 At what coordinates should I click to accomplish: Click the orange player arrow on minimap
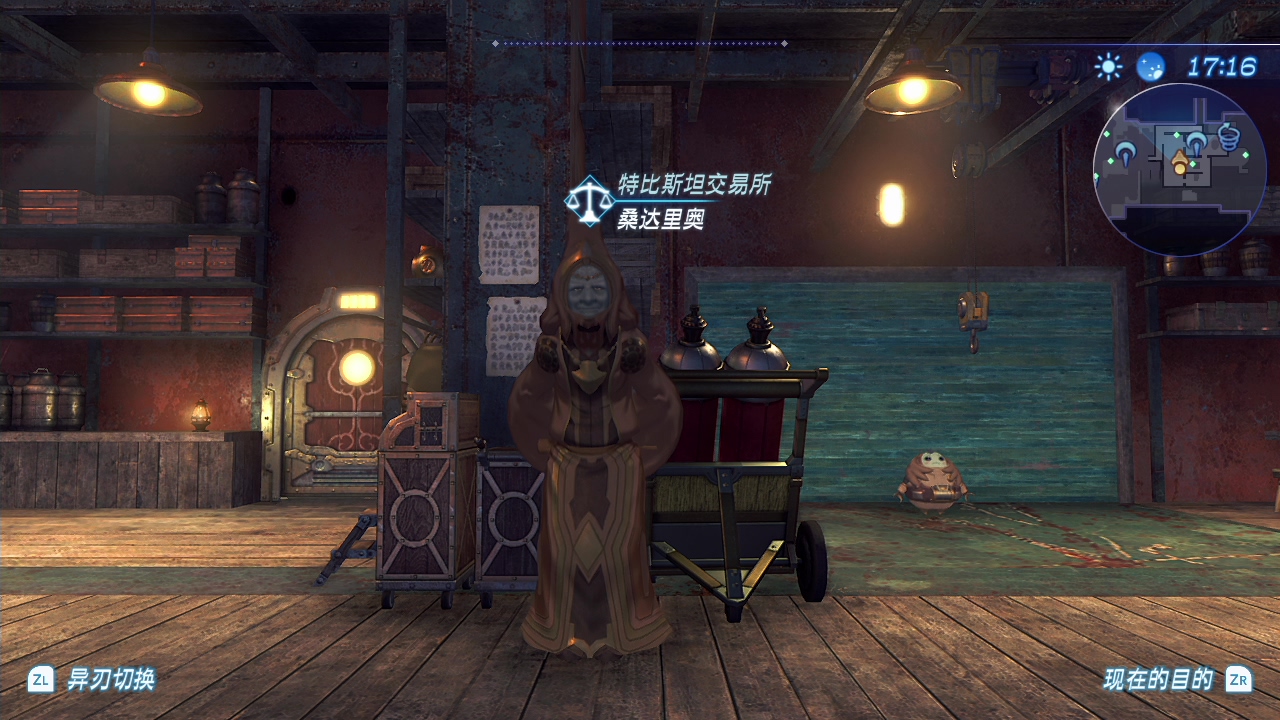point(1180,163)
